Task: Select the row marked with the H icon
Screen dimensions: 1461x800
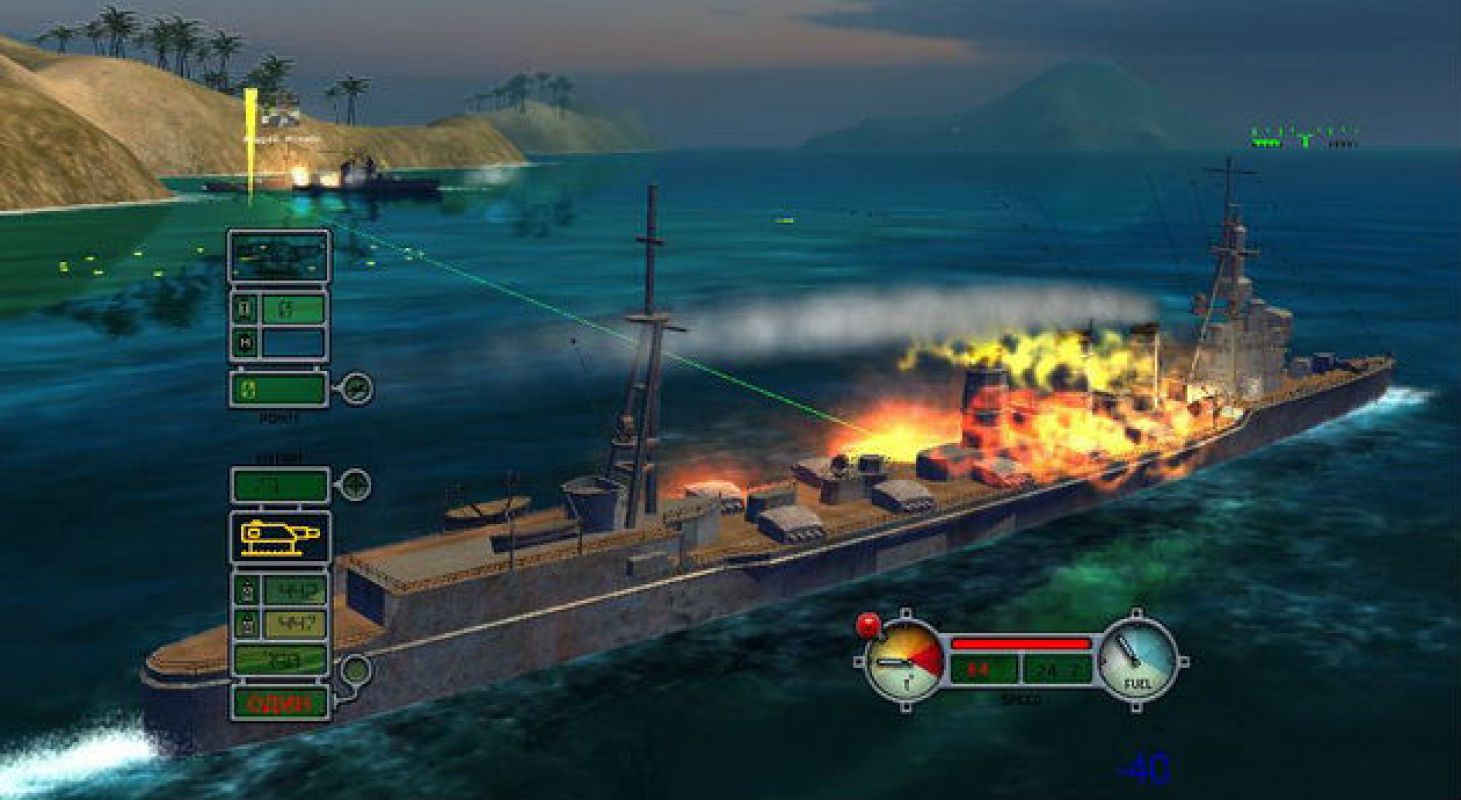Action: (279, 343)
